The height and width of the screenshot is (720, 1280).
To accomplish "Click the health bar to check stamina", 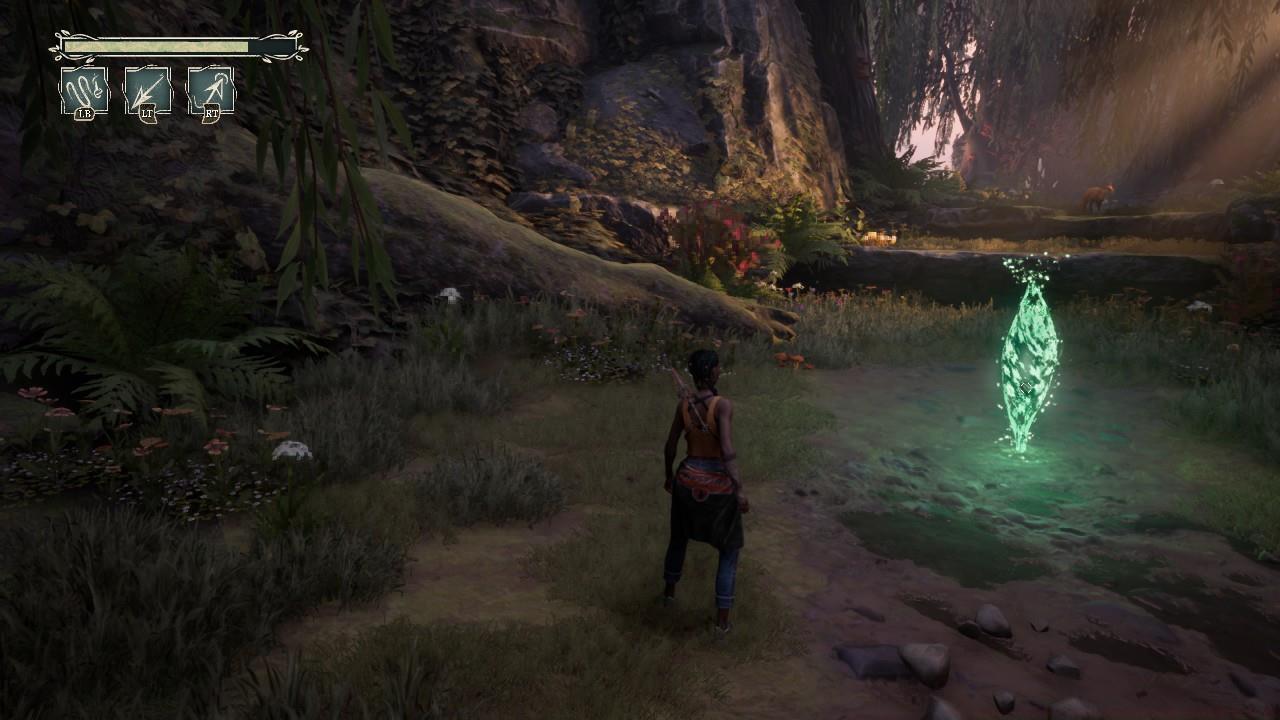I will tap(150, 46).
